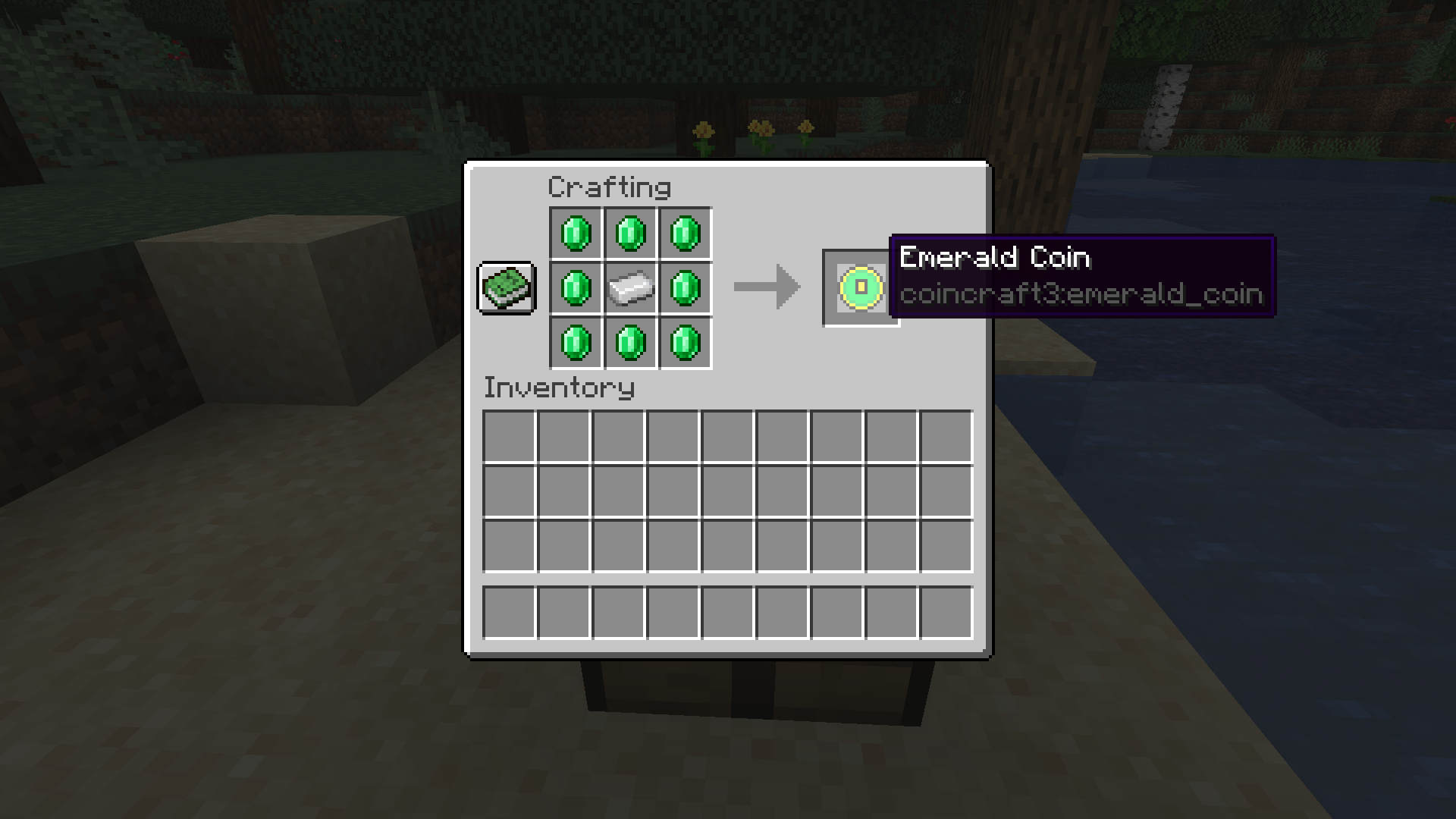Click the emerald in the bottom-left crafting slot

pos(576,343)
